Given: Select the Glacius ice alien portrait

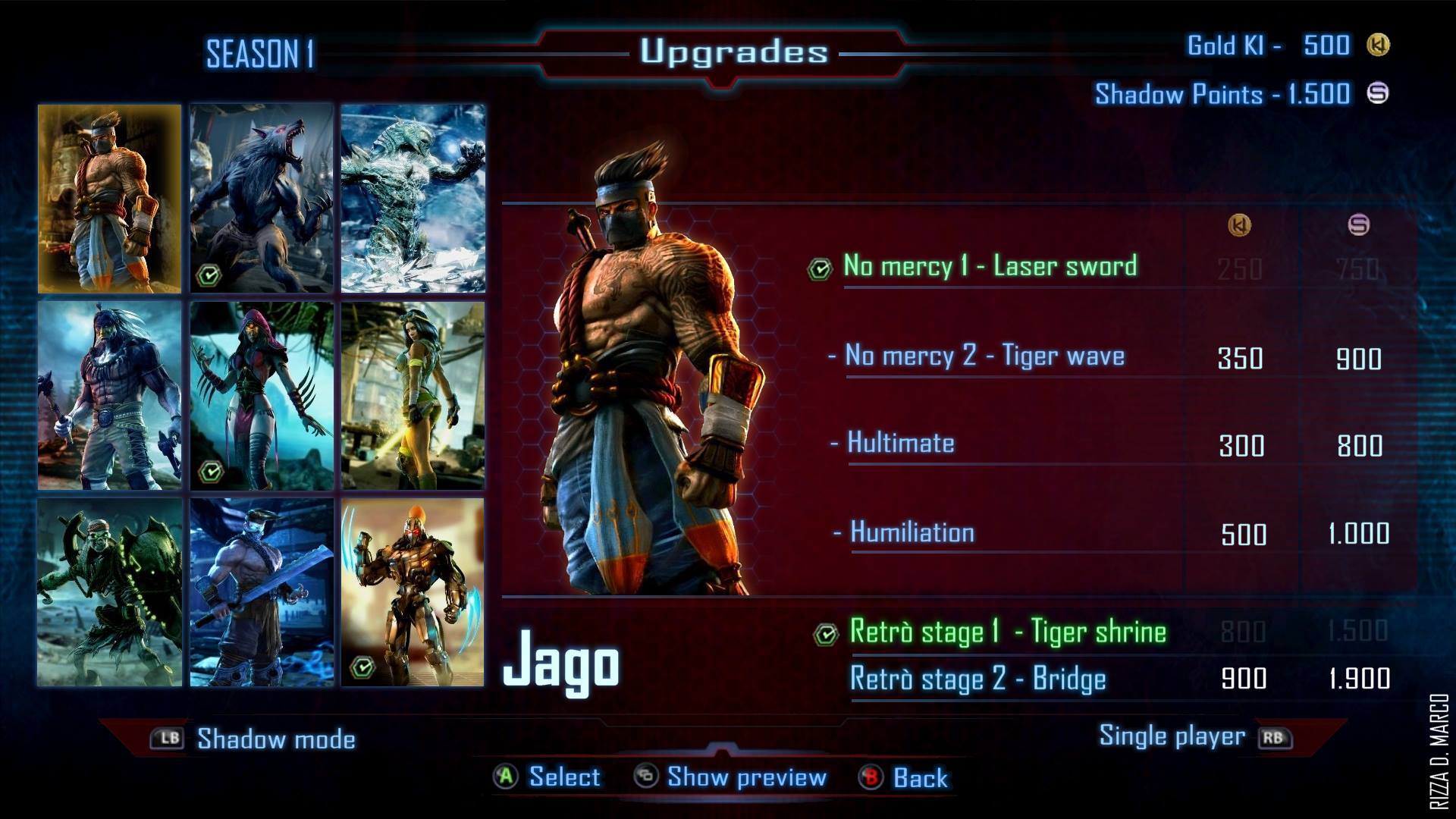Looking at the screenshot, I should [x=413, y=199].
